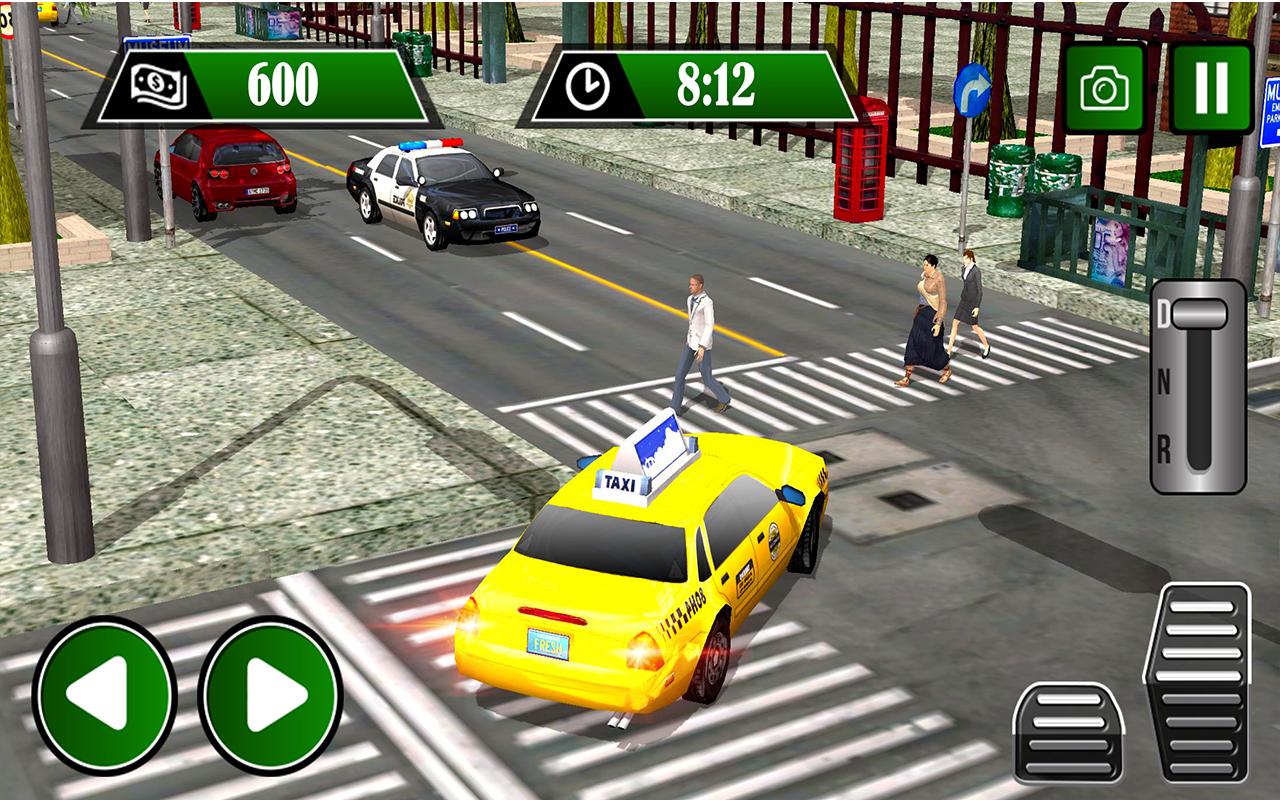This screenshot has width=1280, height=800.
Task: Take a screenshot using the camera button
Action: [1106, 84]
